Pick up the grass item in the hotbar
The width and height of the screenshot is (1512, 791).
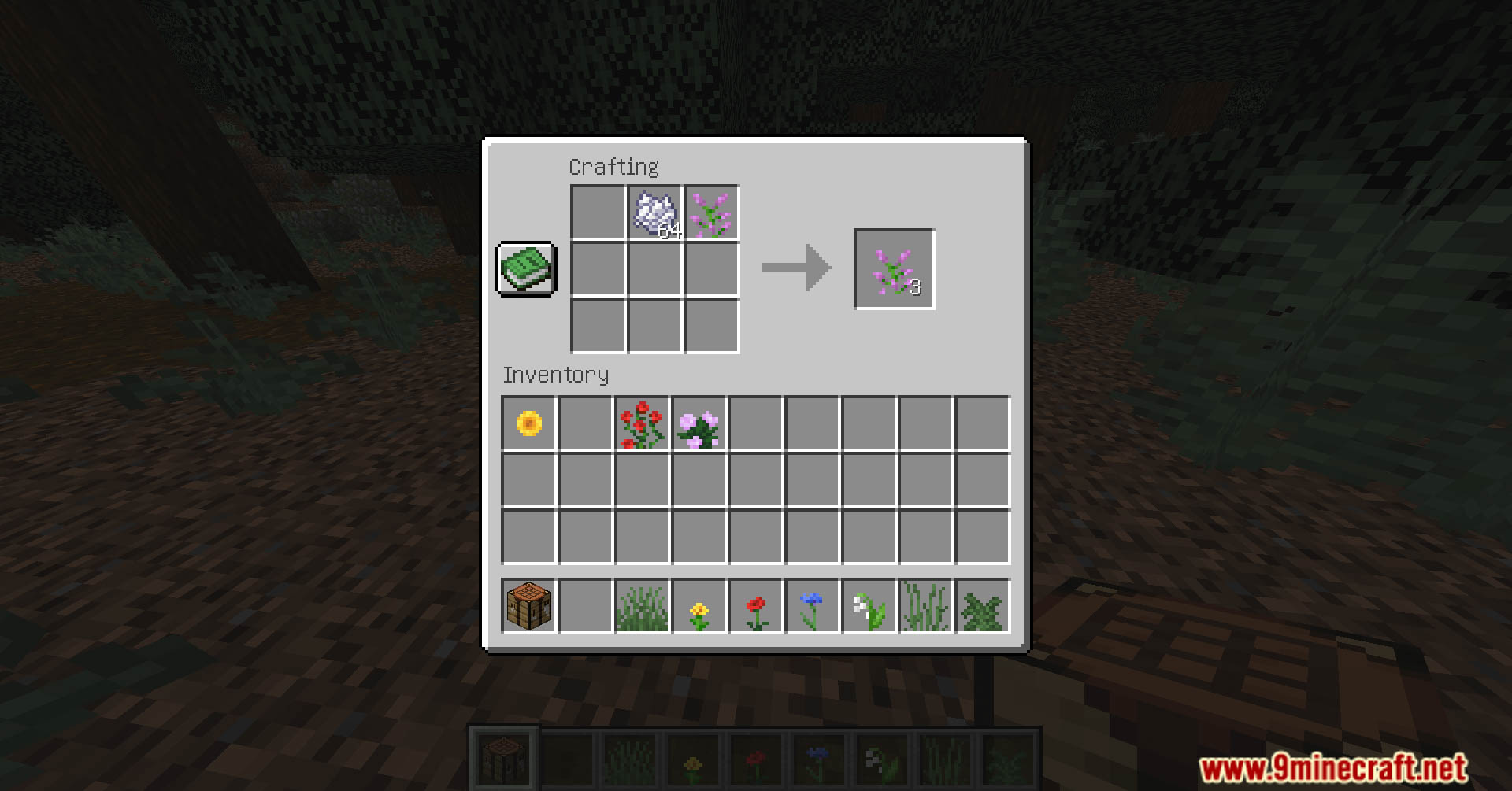click(642, 606)
